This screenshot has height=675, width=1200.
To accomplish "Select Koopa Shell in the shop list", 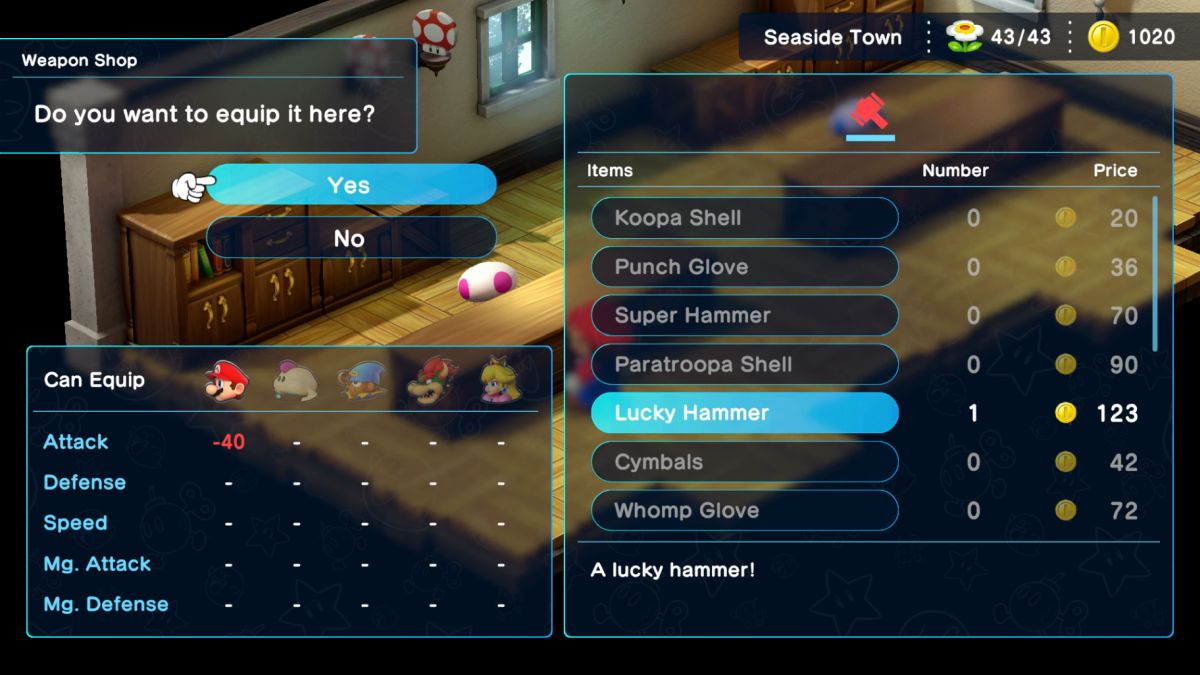I will pos(744,218).
